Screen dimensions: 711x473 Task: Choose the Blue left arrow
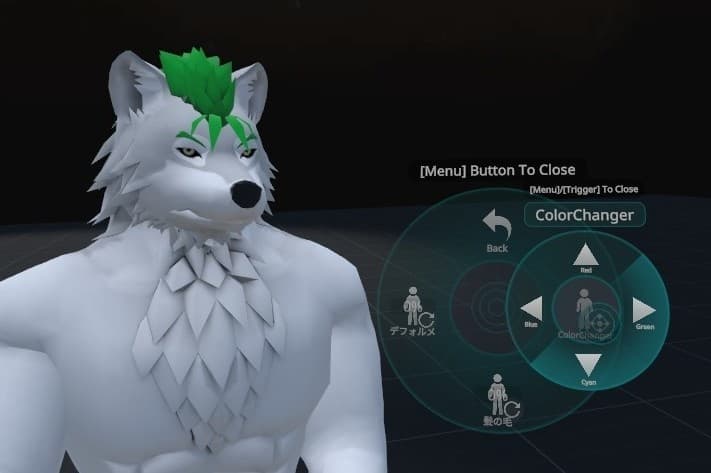[x=531, y=309]
